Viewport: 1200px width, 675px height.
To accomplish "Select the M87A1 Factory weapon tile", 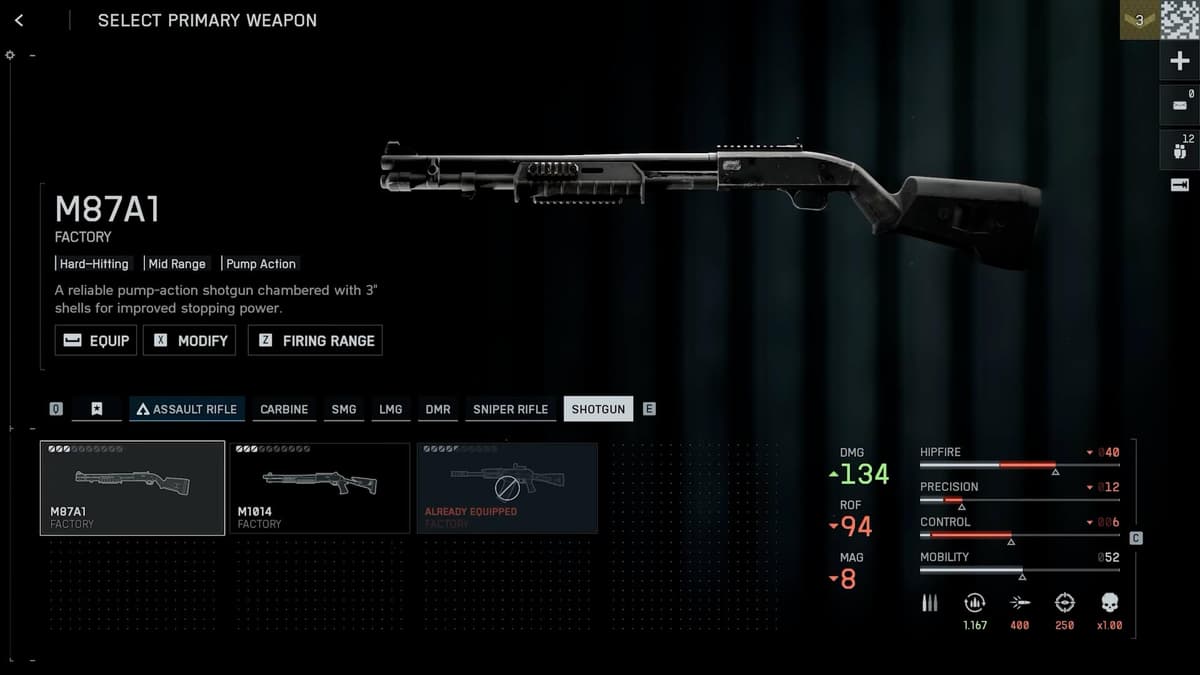I will [132, 488].
